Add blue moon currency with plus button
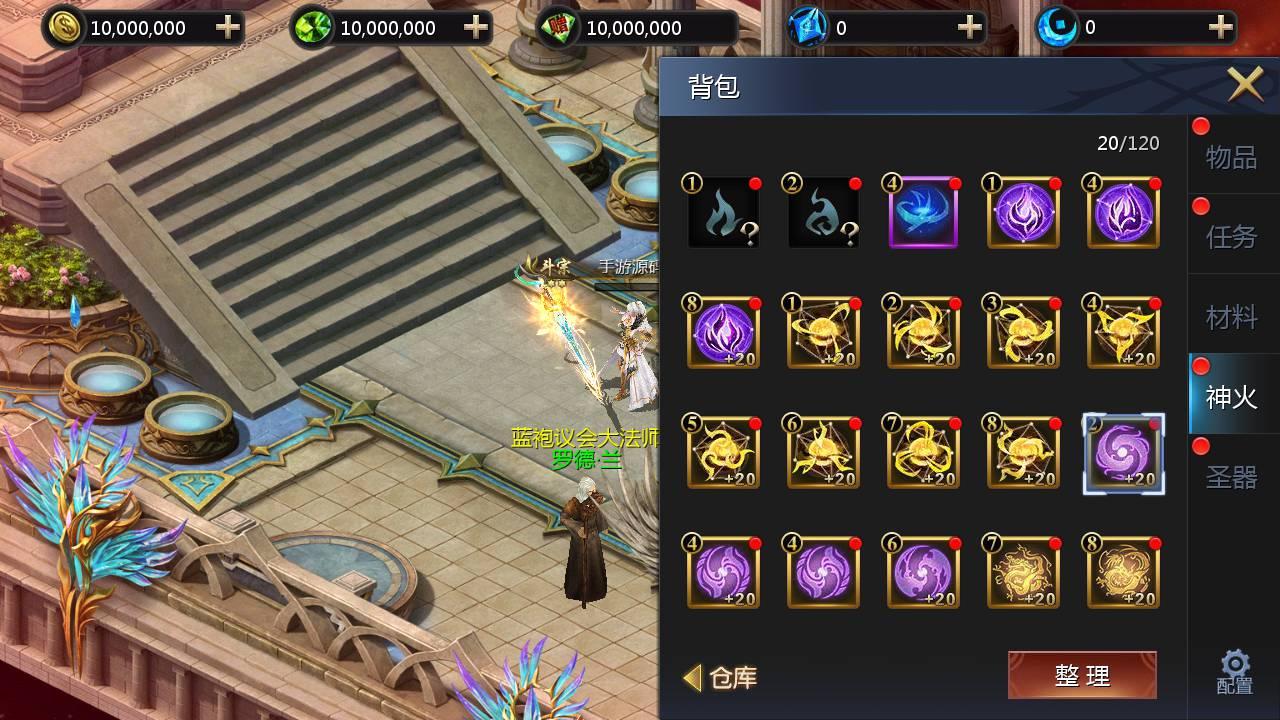 [1219, 28]
